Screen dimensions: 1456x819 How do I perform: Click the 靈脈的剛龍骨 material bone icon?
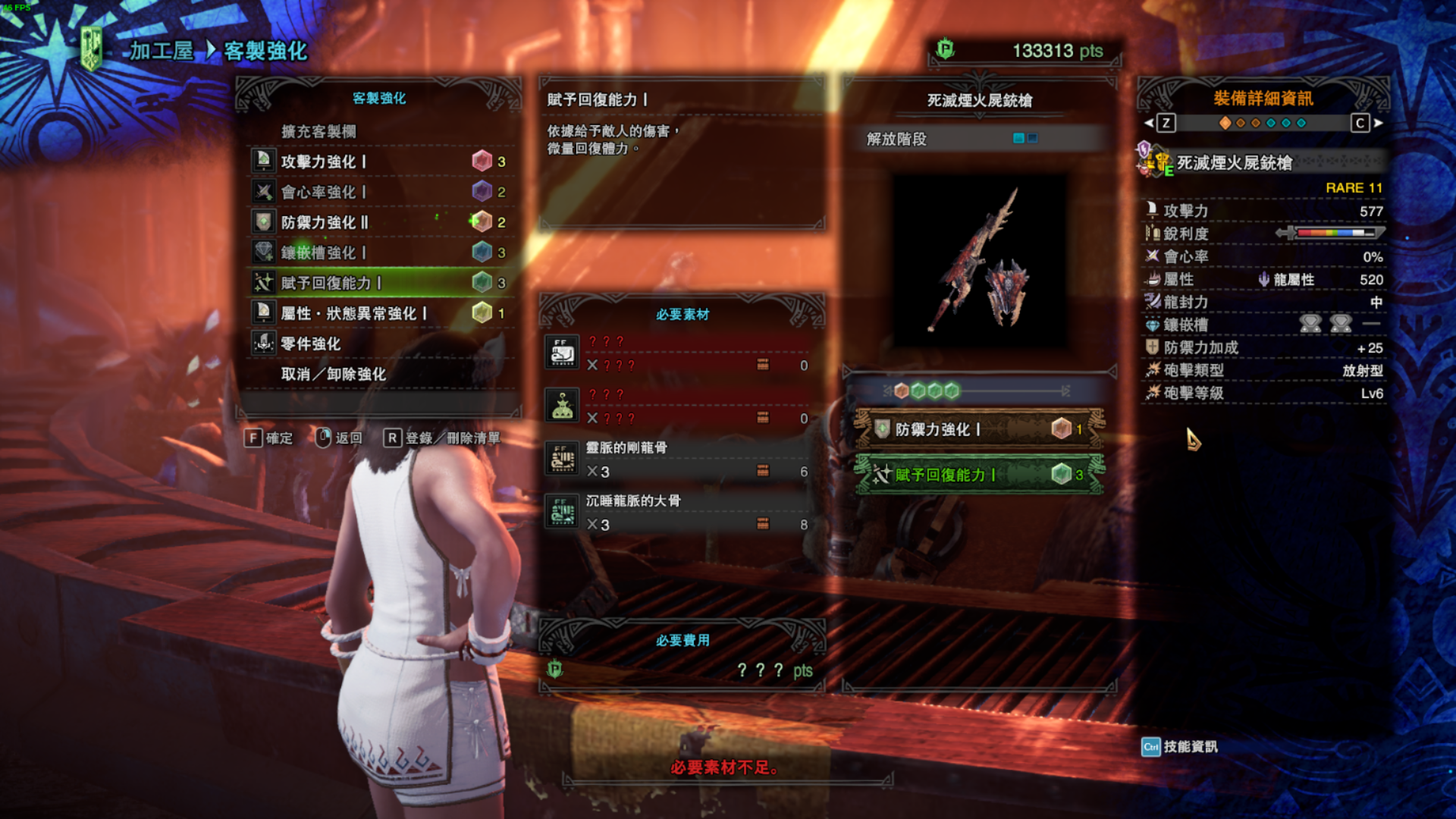click(562, 458)
